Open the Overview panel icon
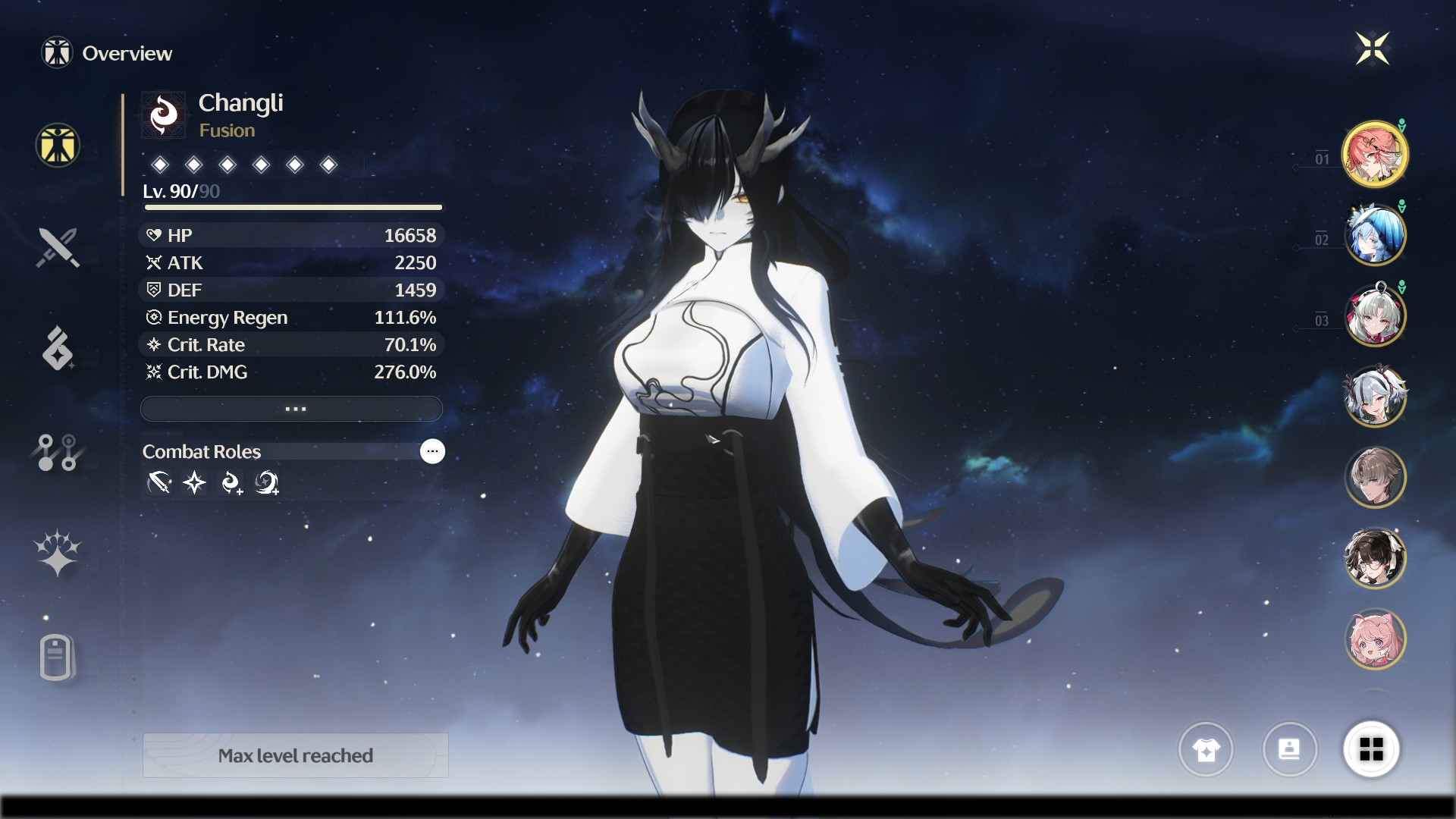 (57, 145)
